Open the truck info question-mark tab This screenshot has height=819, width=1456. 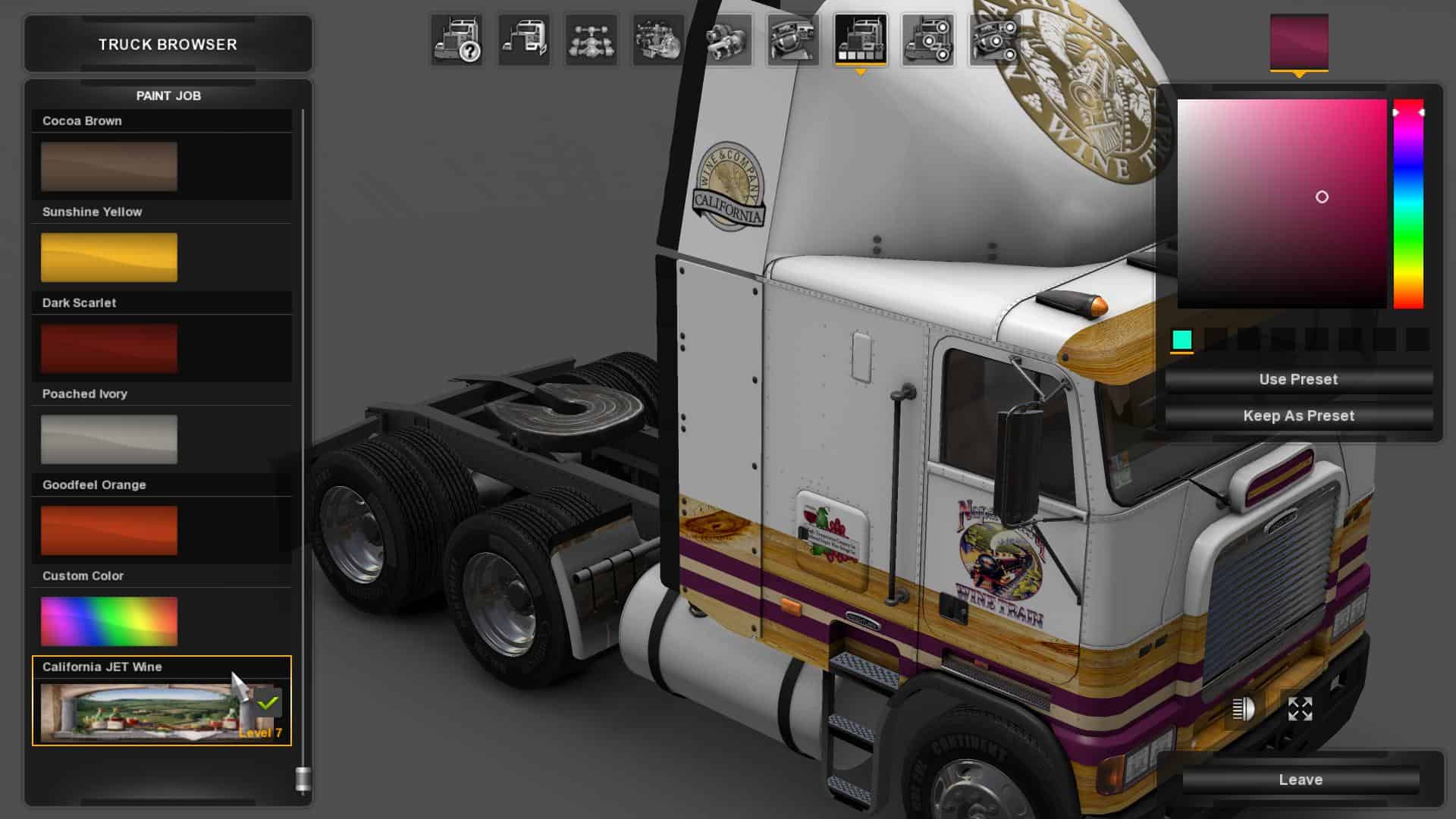coord(457,39)
